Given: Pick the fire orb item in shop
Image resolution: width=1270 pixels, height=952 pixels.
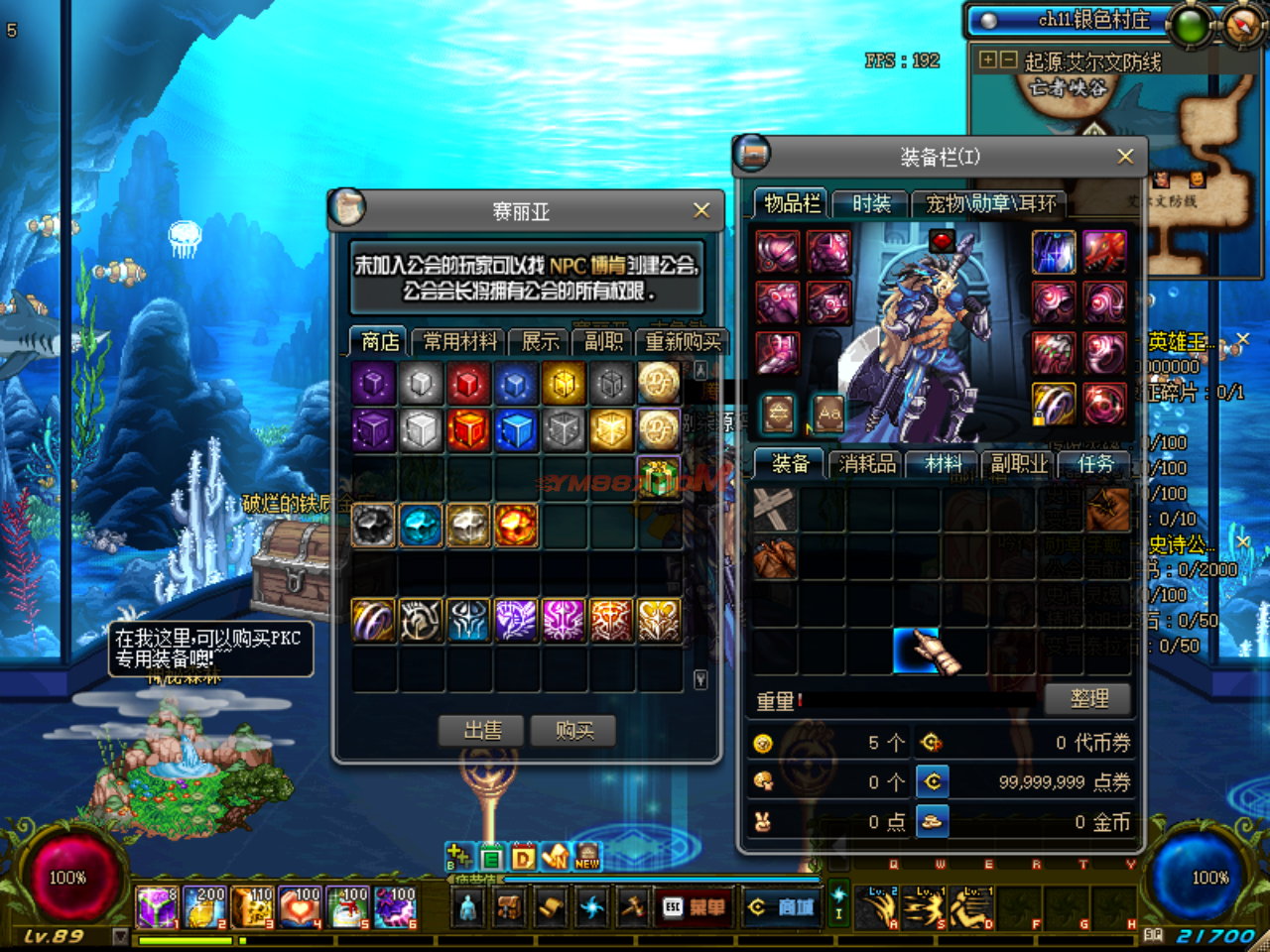Looking at the screenshot, I should pyautogui.click(x=516, y=526).
